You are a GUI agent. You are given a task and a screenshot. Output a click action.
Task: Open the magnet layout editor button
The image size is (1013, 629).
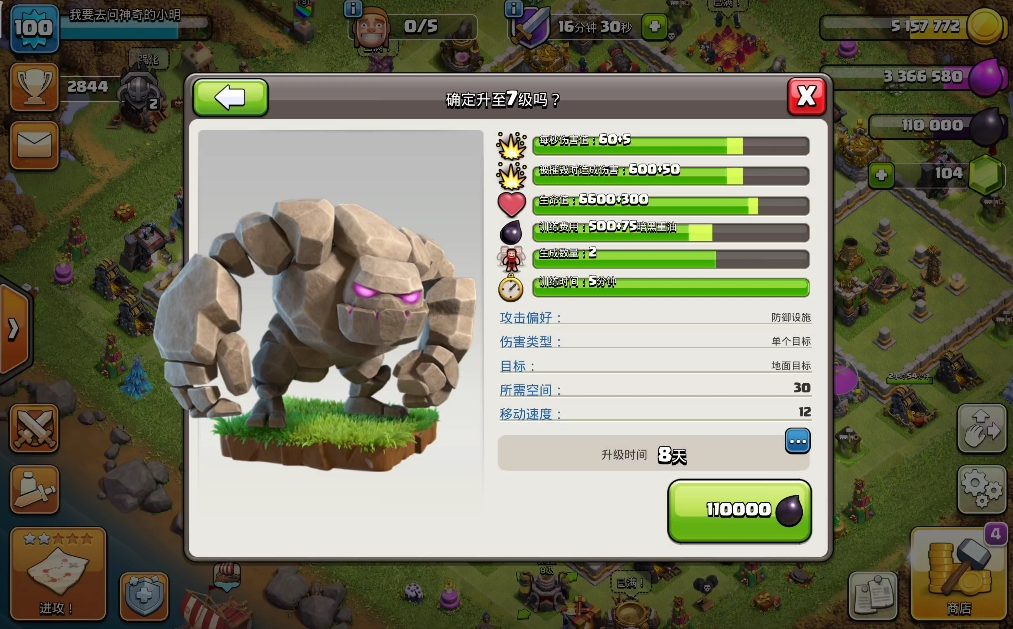(x=981, y=428)
